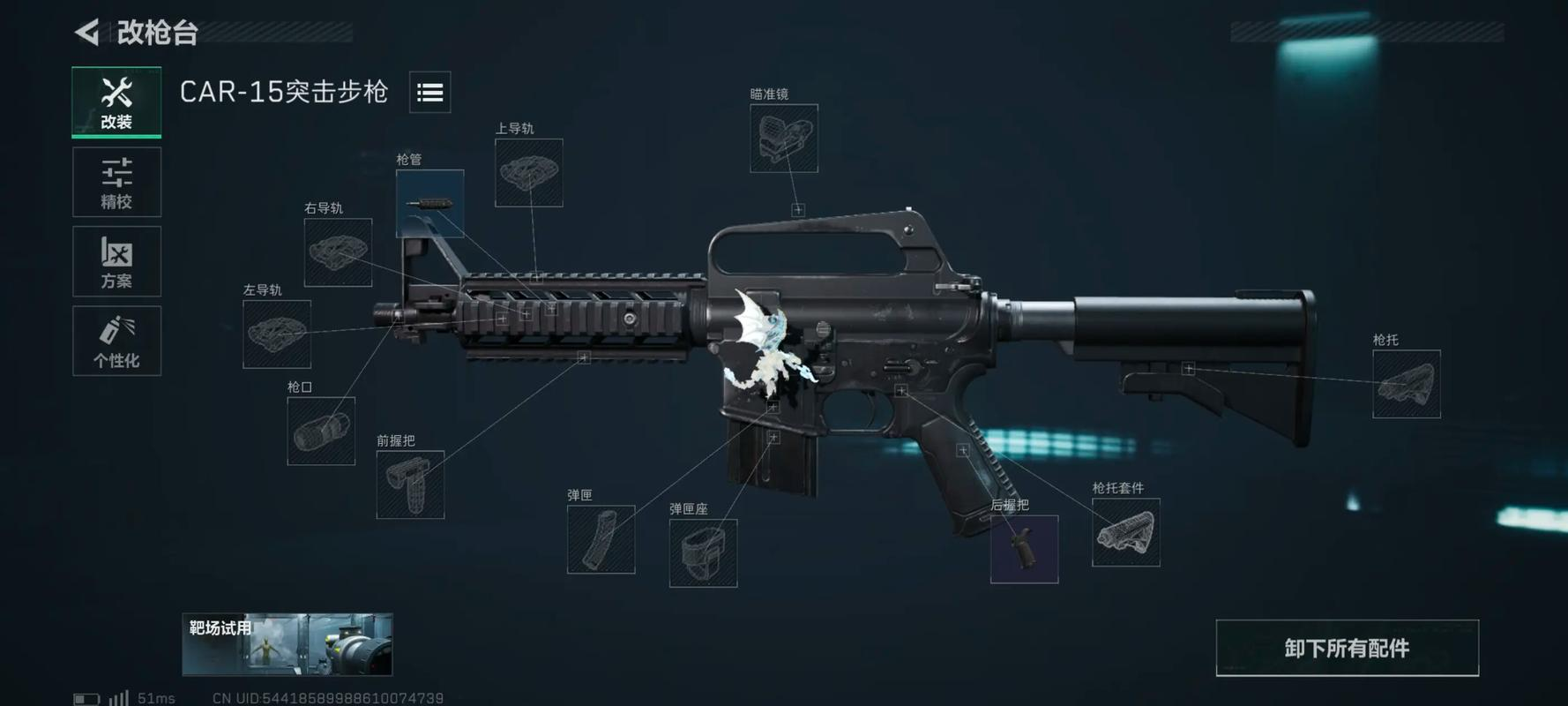1568x706 pixels.
Task: Open the 靶场试用 firing range trial
Action: [x=287, y=644]
